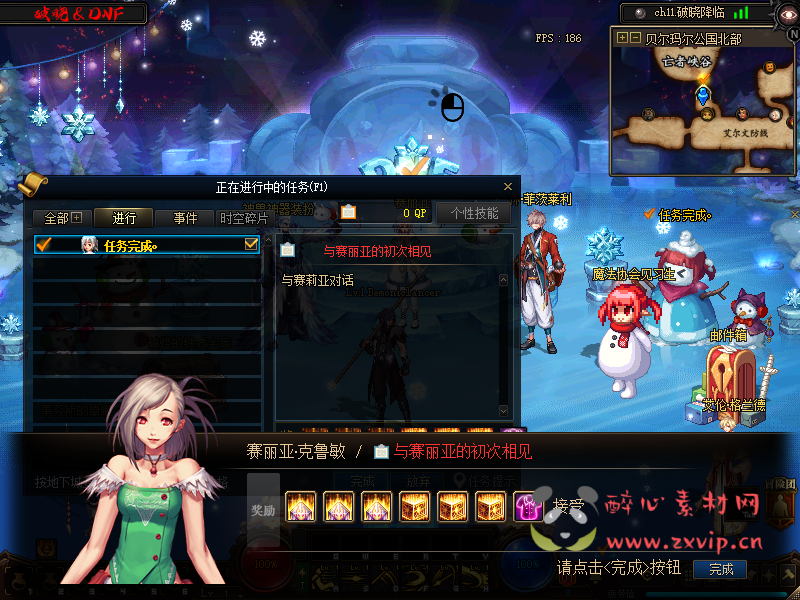The image size is (800, 600).
Task: Close the quest window
Action: [x=507, y=186]
